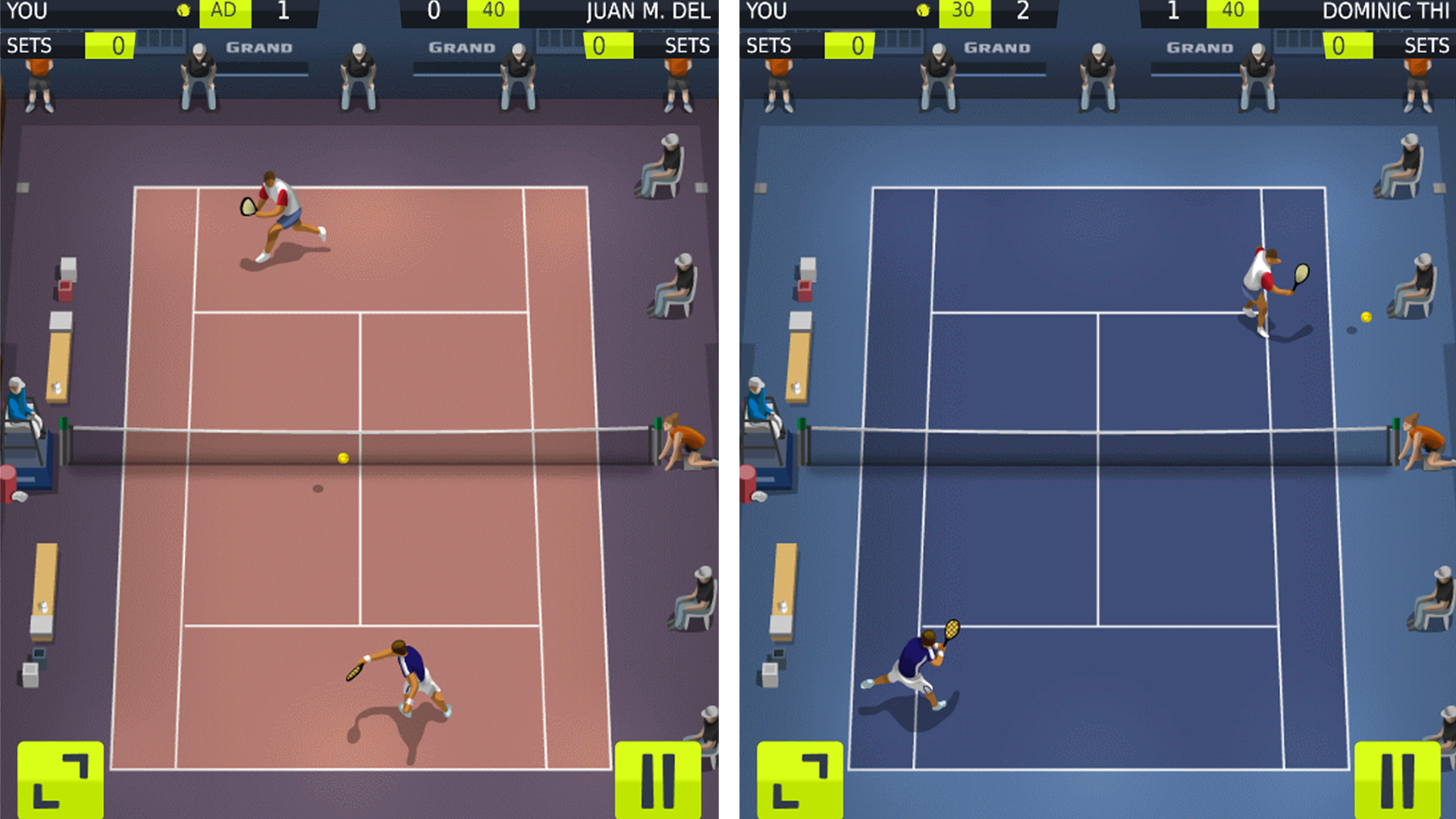The image size is (1456, 819).
Task: Toggle the highlighted AD score box
Action: 224,11
